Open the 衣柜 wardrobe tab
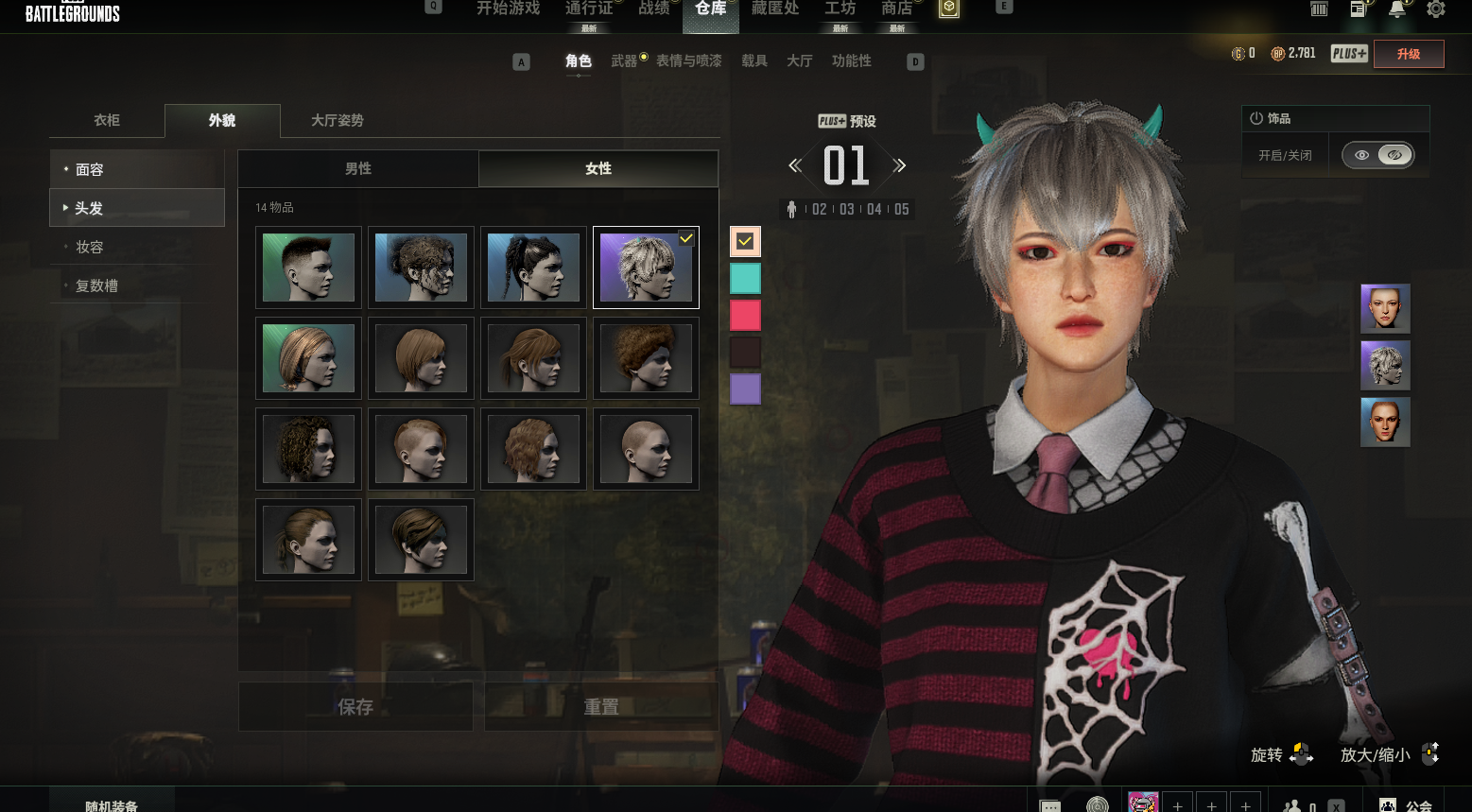The height and width of the screenshot is (812, 1472). 107,120
